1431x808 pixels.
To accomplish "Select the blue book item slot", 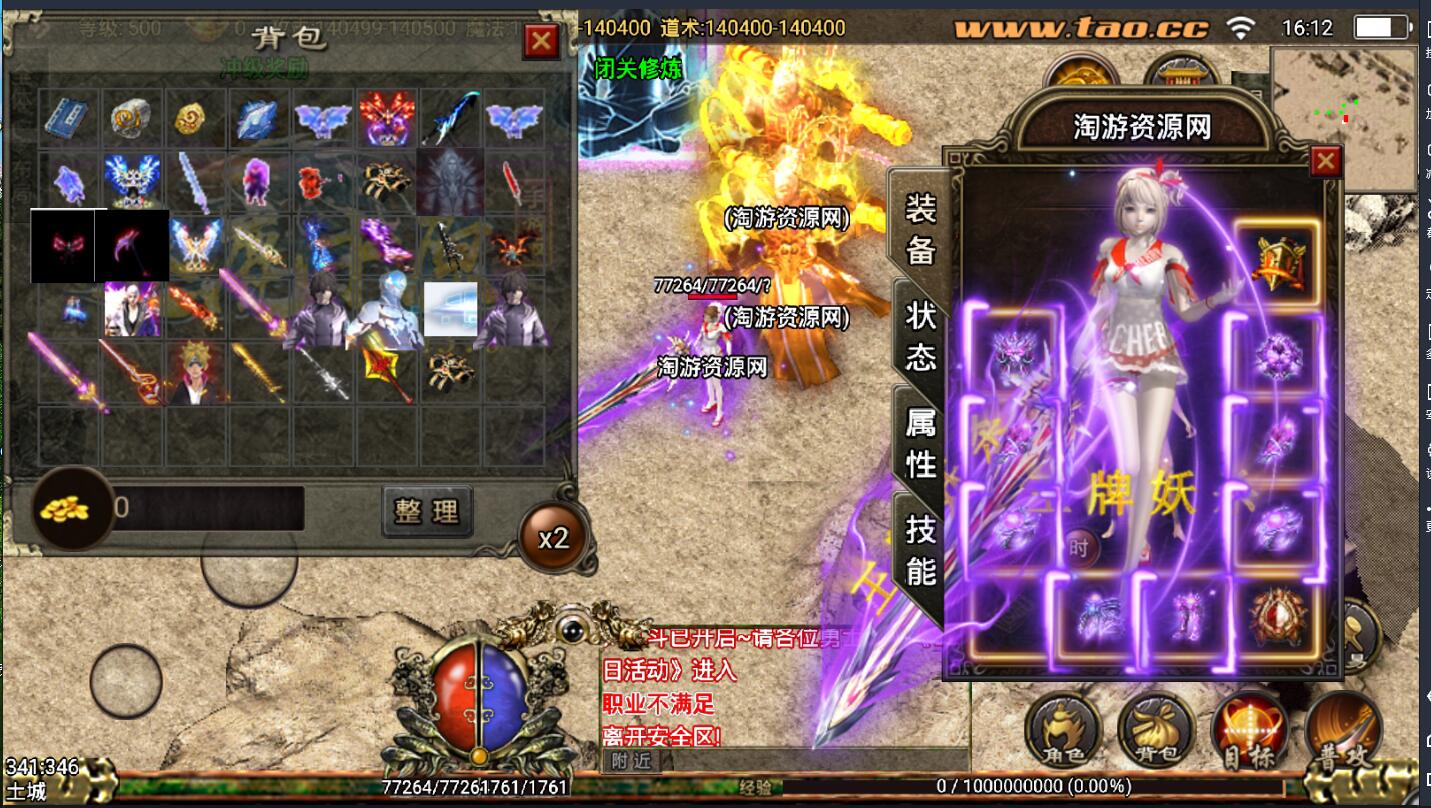I will [70, 118].
